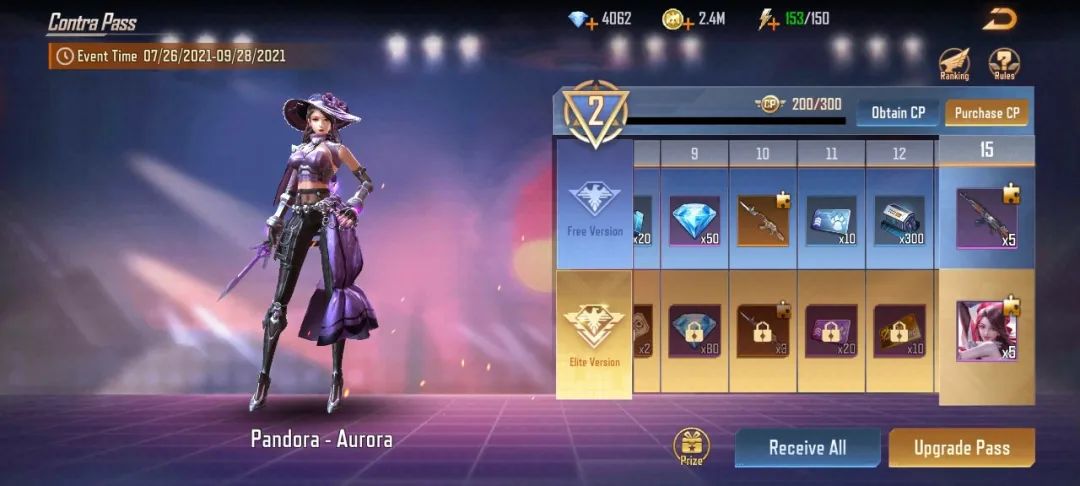Click the Obtain CP button

(x=897, y=113)
